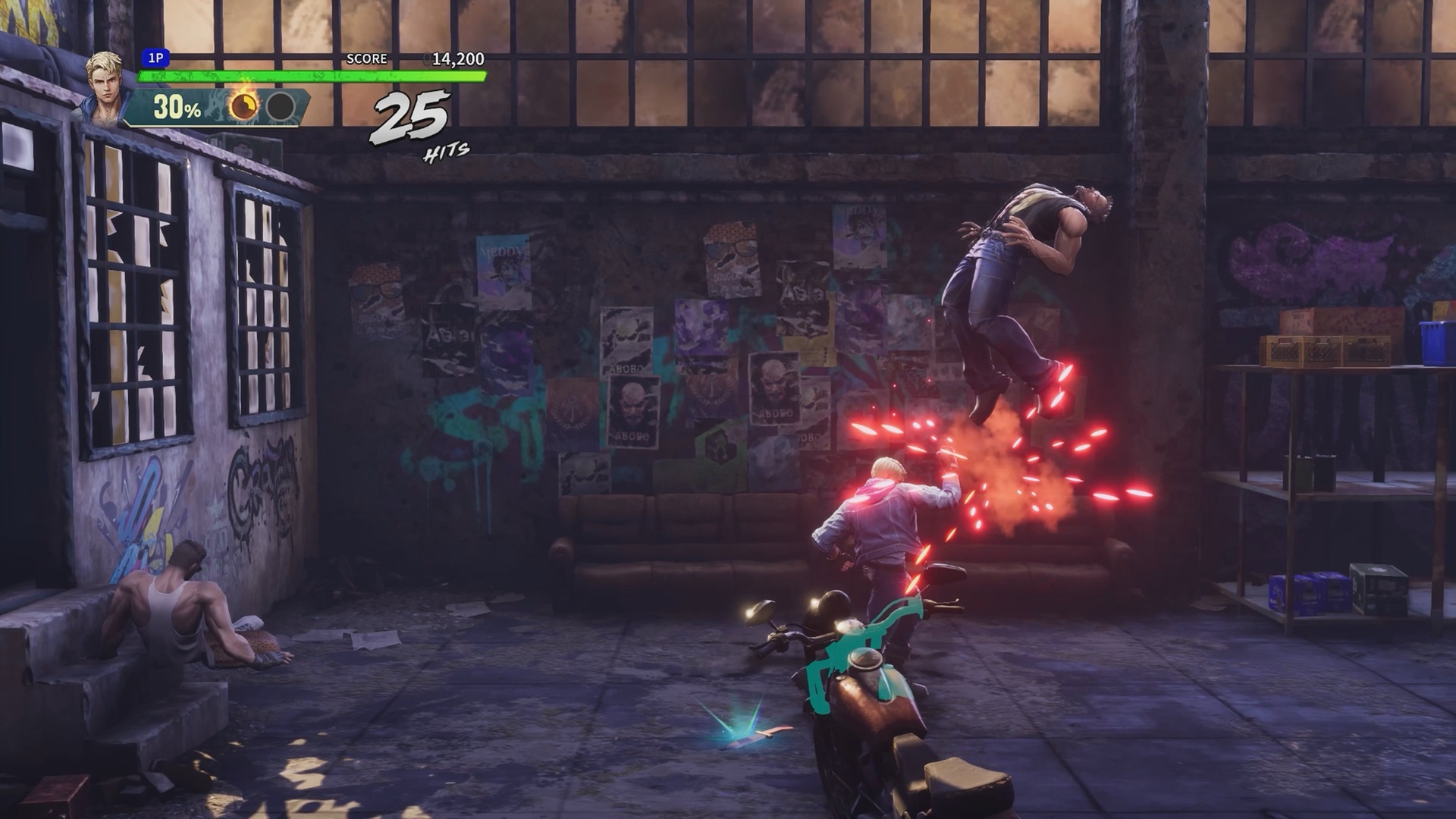Viewport: 1456px width, 819px height.
Task: Select the flaming special charge orb
Action: (244, 106)
